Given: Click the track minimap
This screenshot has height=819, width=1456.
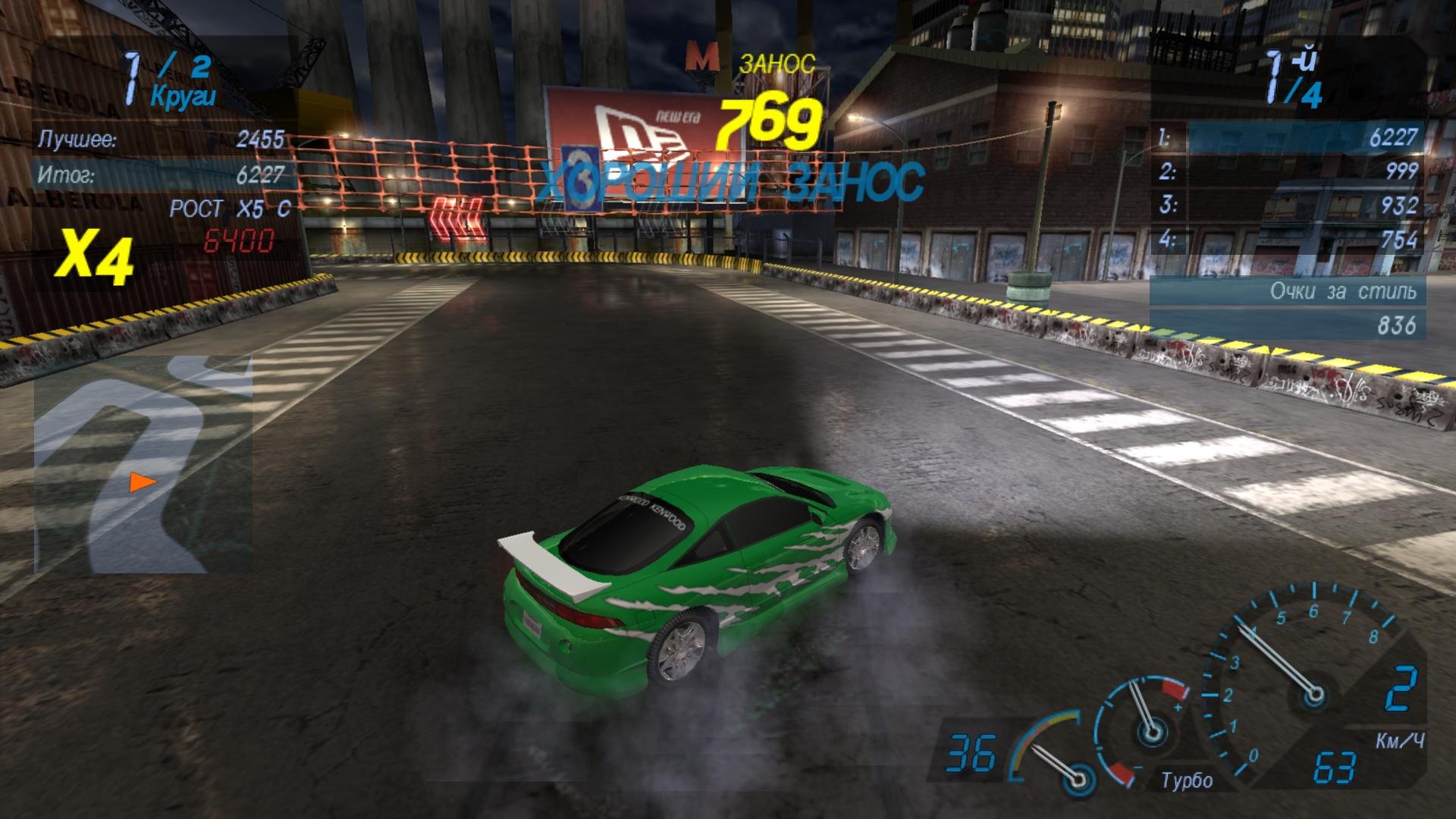Looking at the screenshot, I should click(x=143, y=464).
